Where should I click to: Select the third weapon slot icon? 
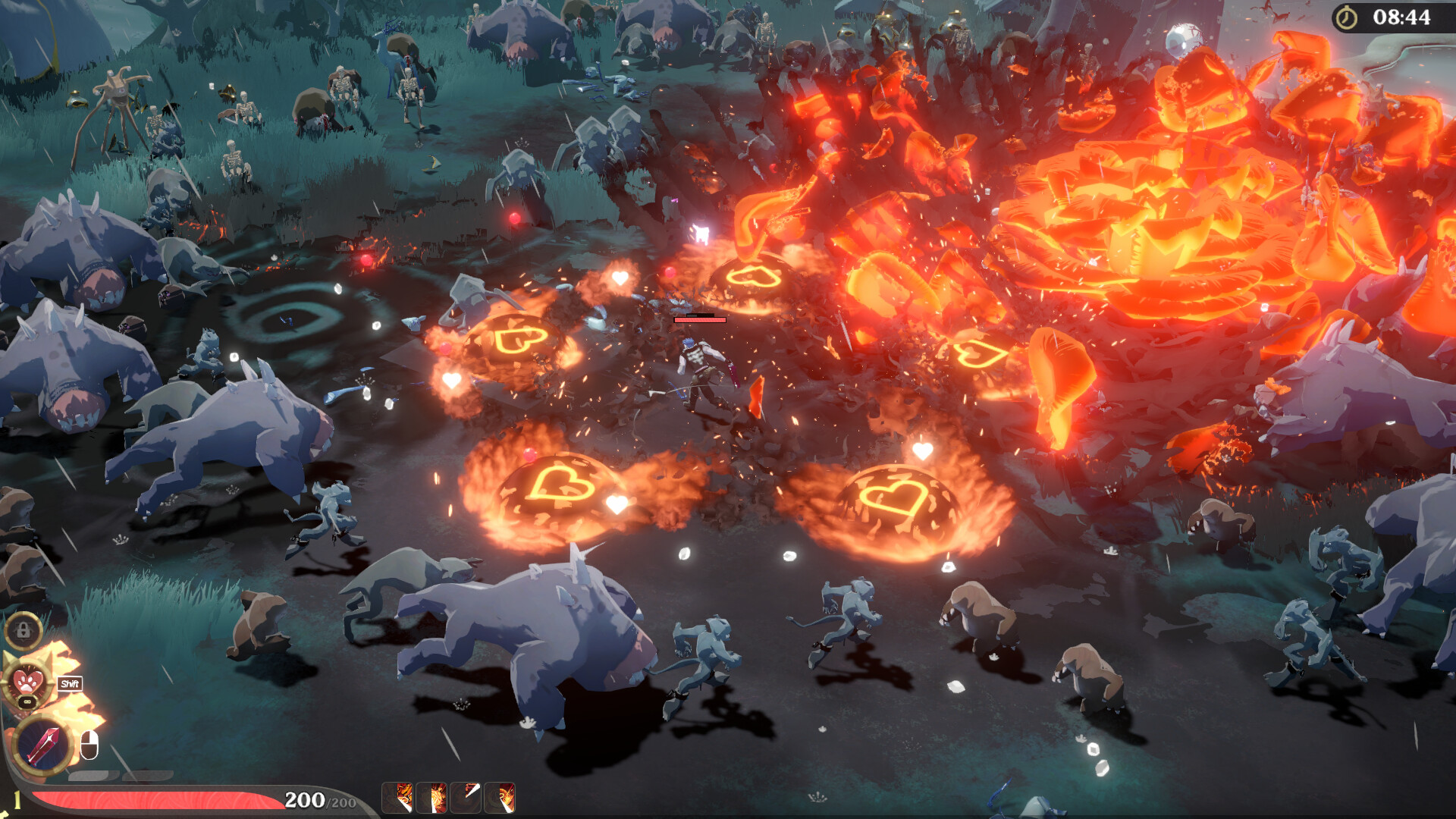tap(465, 799)
